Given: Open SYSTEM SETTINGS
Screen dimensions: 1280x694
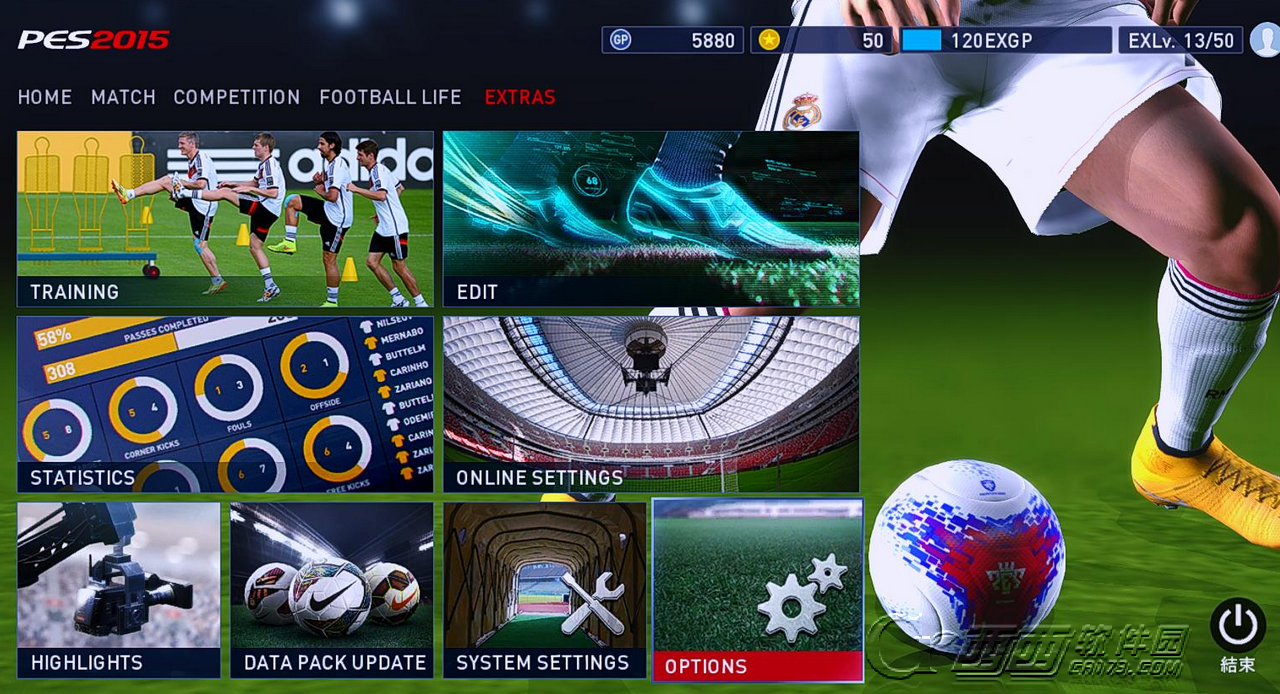Looking at the screenshot, I should click(545, 590).
